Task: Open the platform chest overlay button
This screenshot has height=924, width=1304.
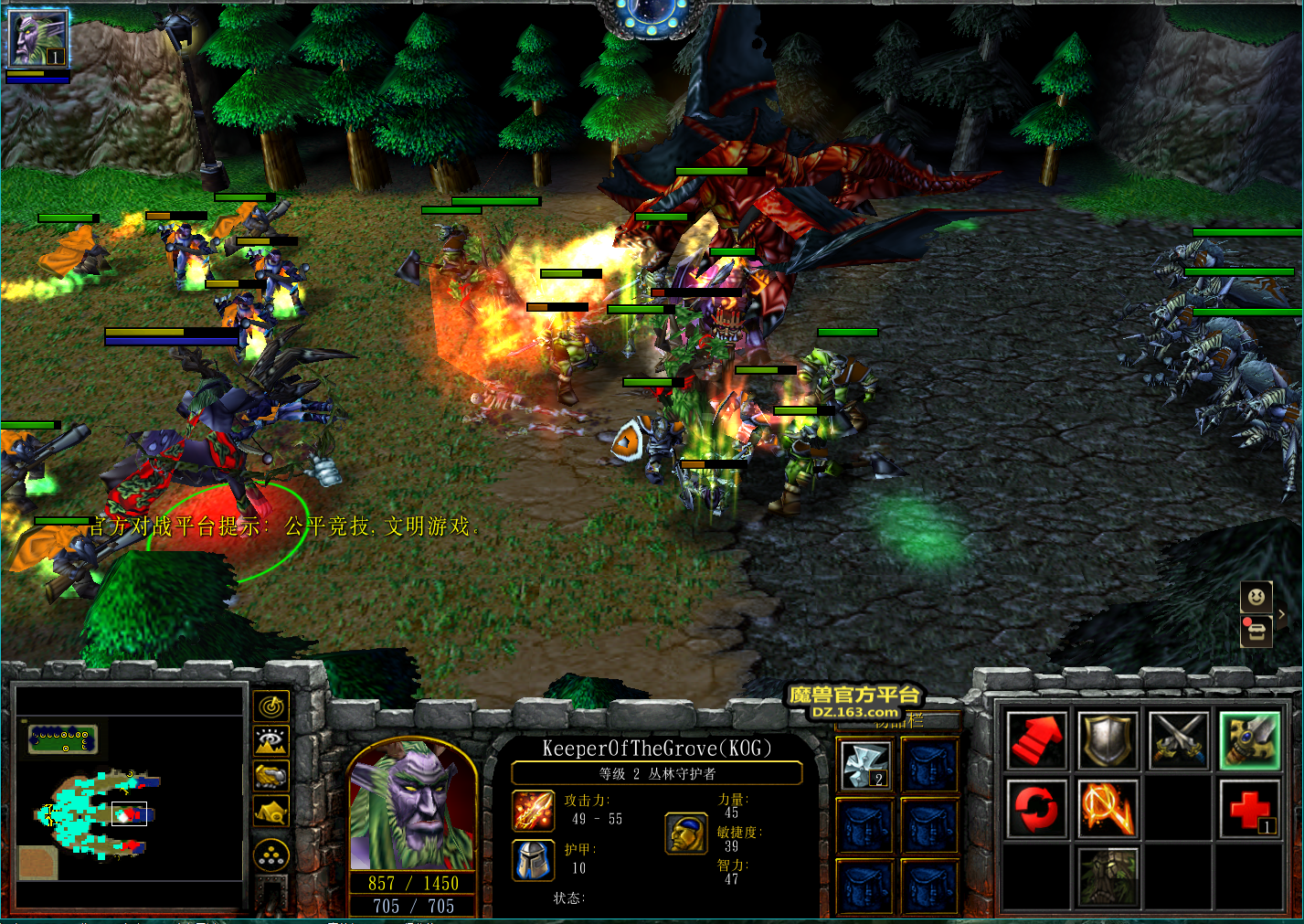Action: tap(1256, 631)
